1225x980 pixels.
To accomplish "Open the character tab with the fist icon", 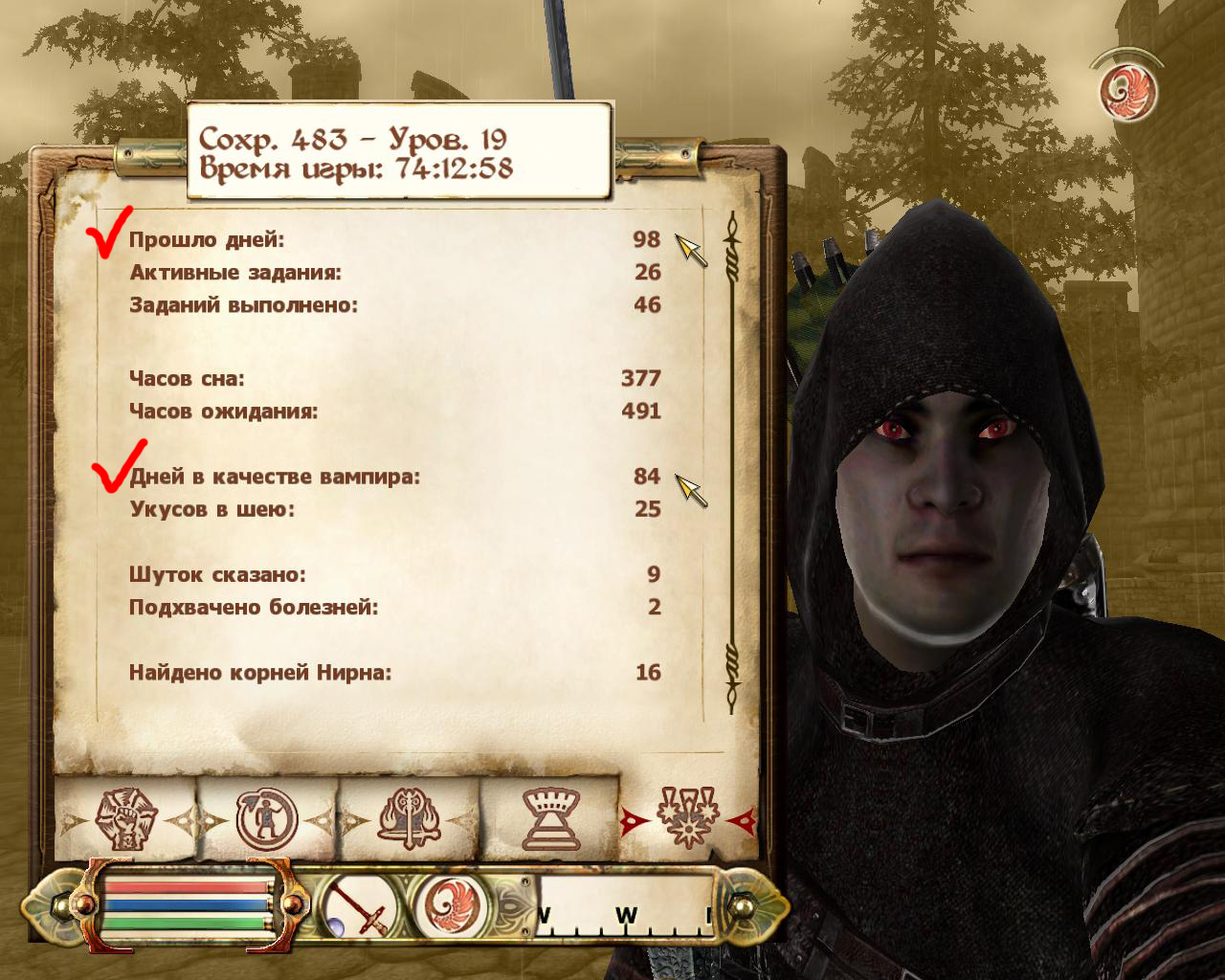I will [125, 819].
